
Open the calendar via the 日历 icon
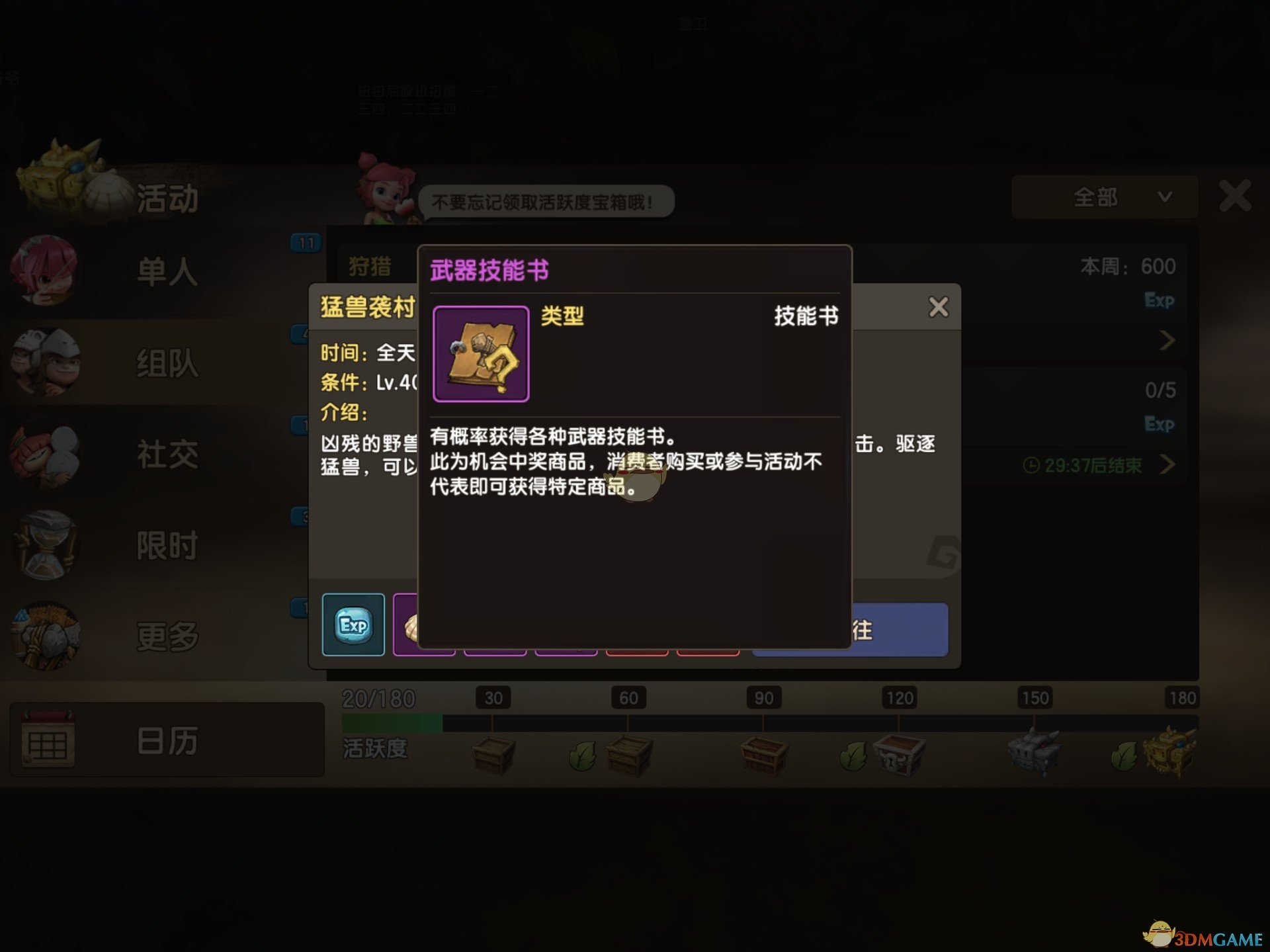50,741
